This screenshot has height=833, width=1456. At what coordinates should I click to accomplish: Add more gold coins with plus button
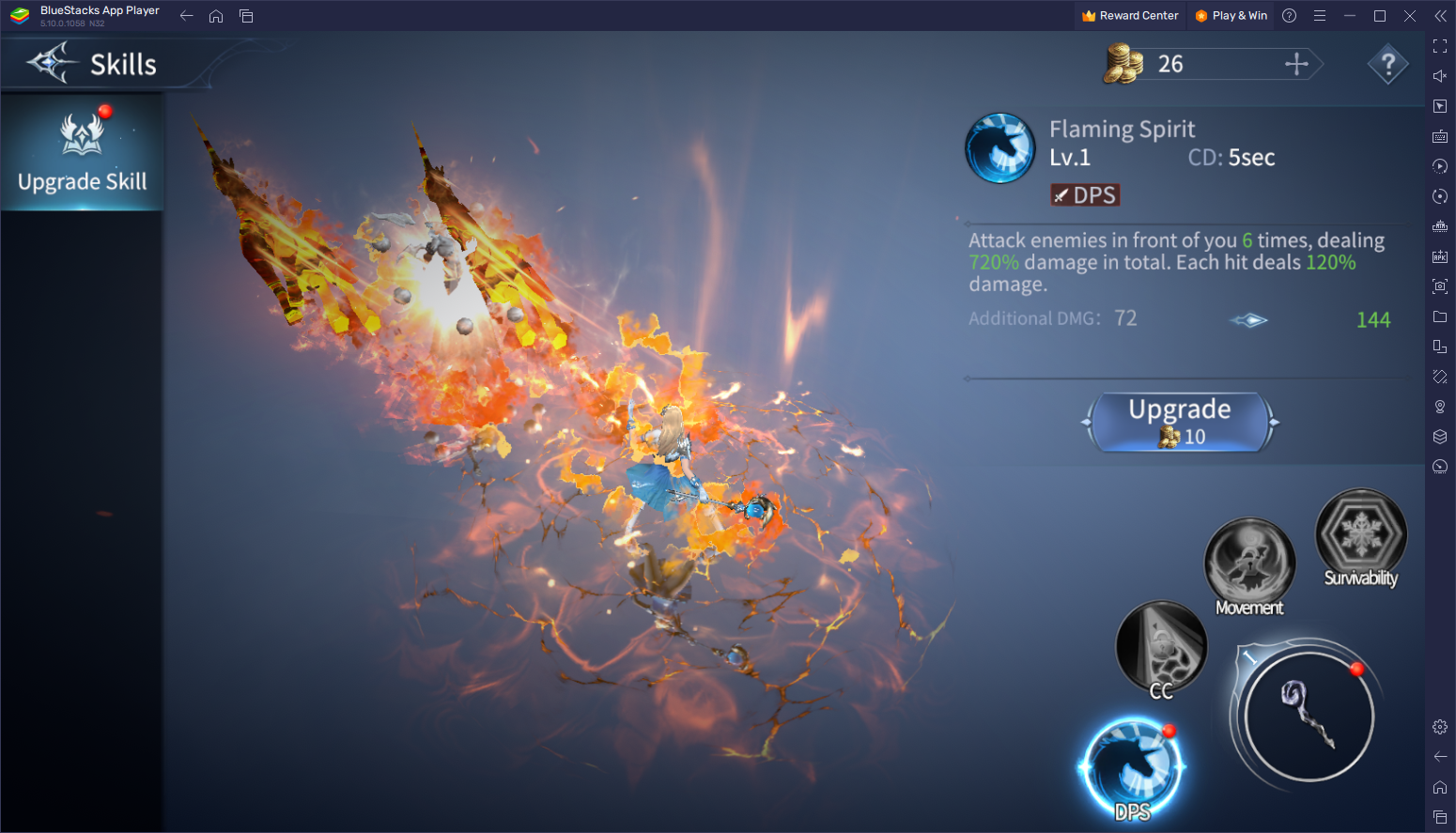tap(1296, 64)
